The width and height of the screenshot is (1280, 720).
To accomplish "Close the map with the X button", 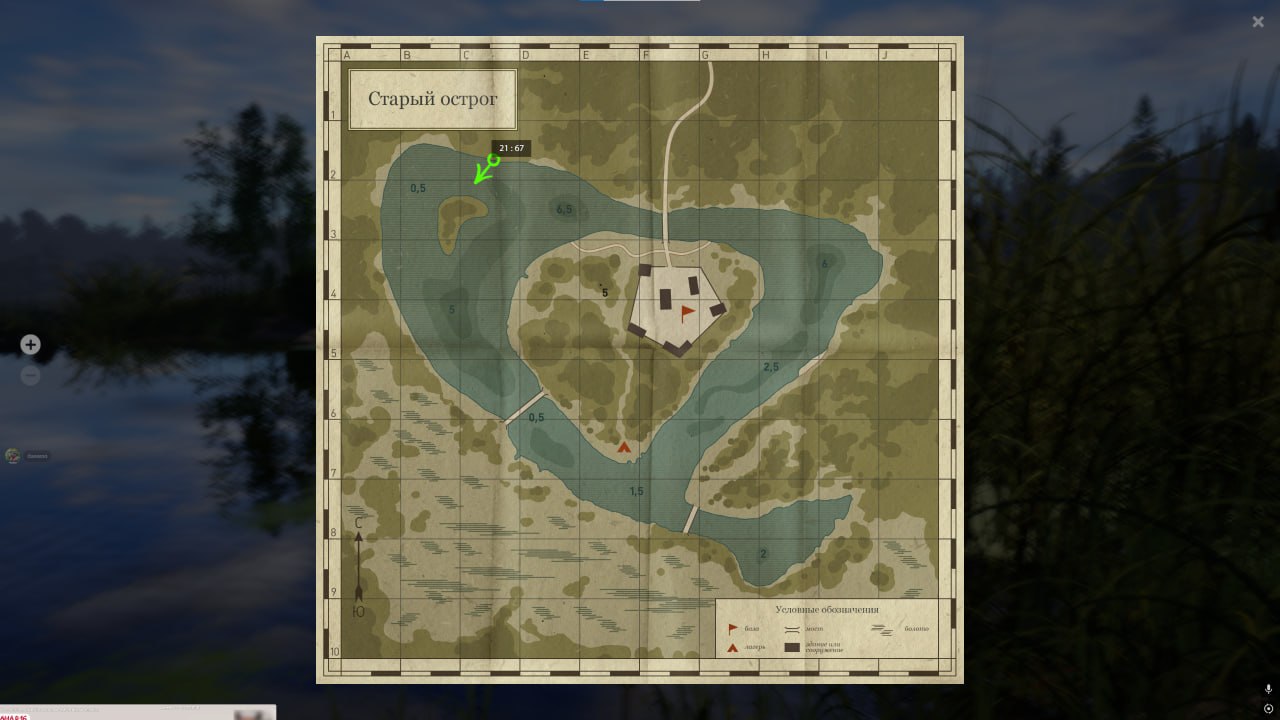I will pyautogui.click(x=1258, y=21).
